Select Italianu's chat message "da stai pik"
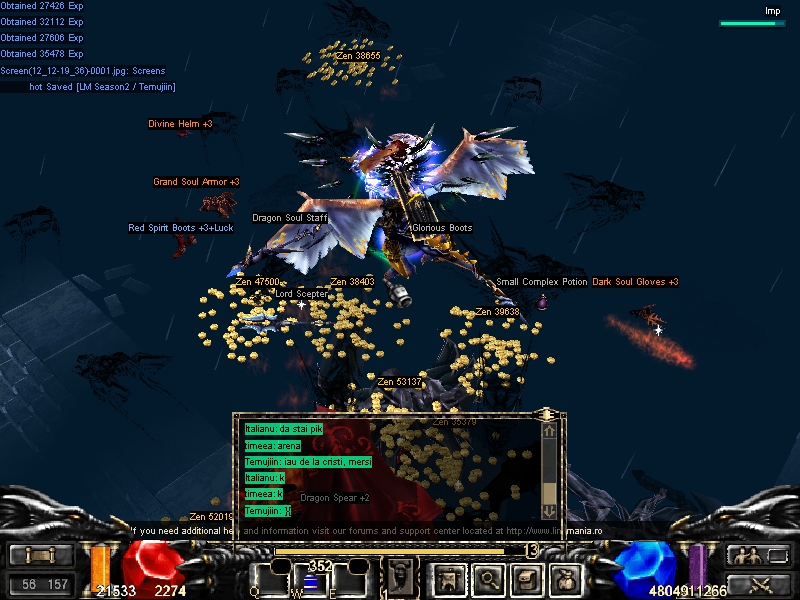Image resolution: width=800 pixels, height=600 pixels. tap(284, 429)
